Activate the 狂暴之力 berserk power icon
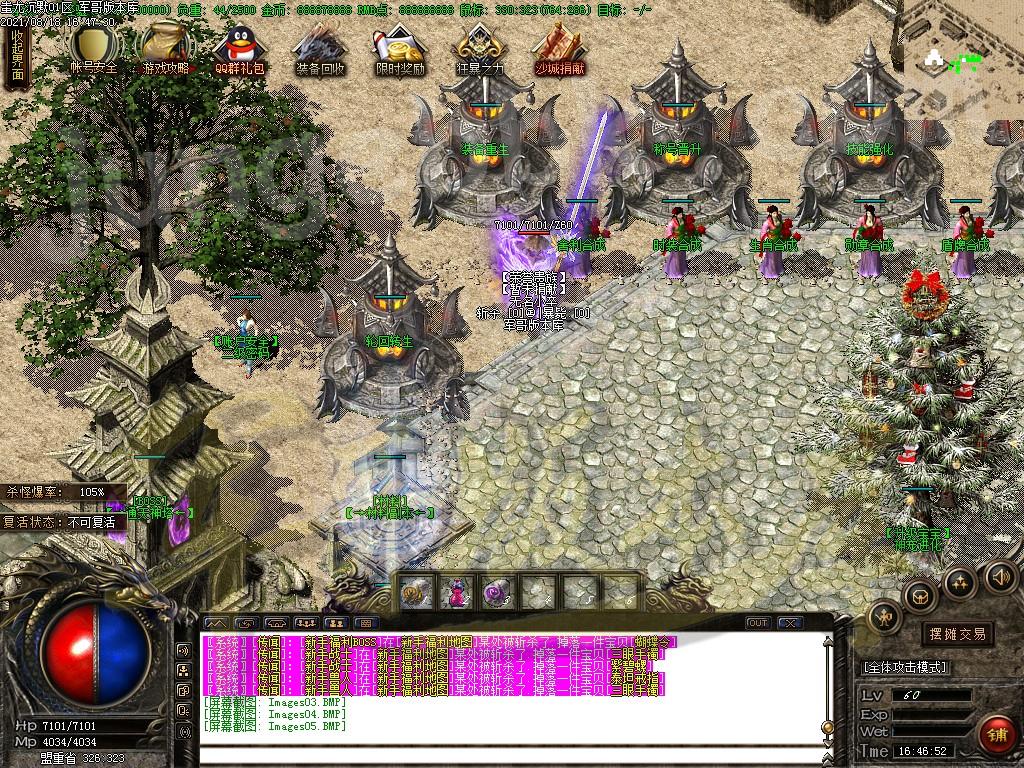1024x768 pixels. [x=476, y=48]
